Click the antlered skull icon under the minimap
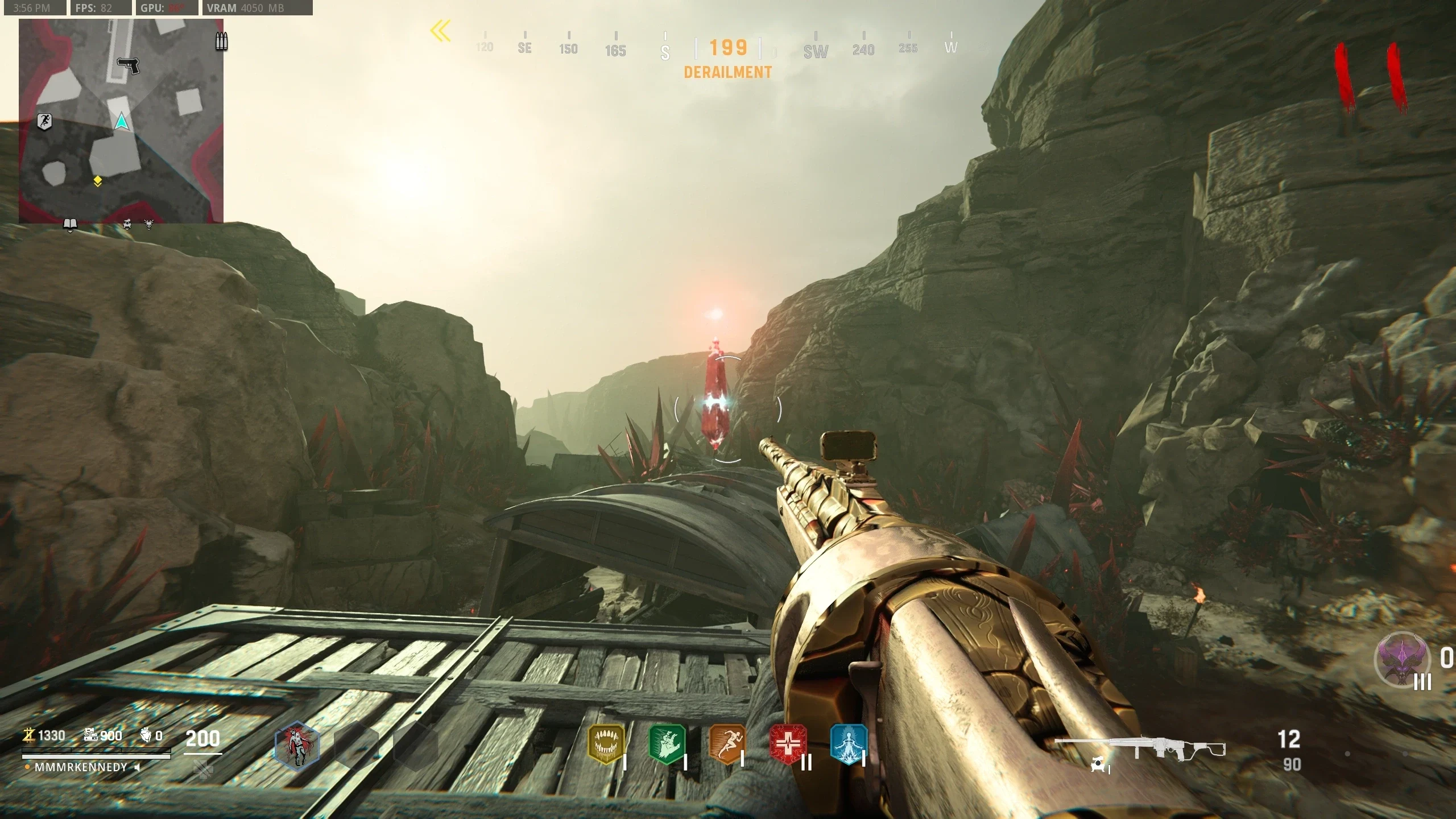The width and height of the screenshot is (1456, 819). click(x=149, y=225)
